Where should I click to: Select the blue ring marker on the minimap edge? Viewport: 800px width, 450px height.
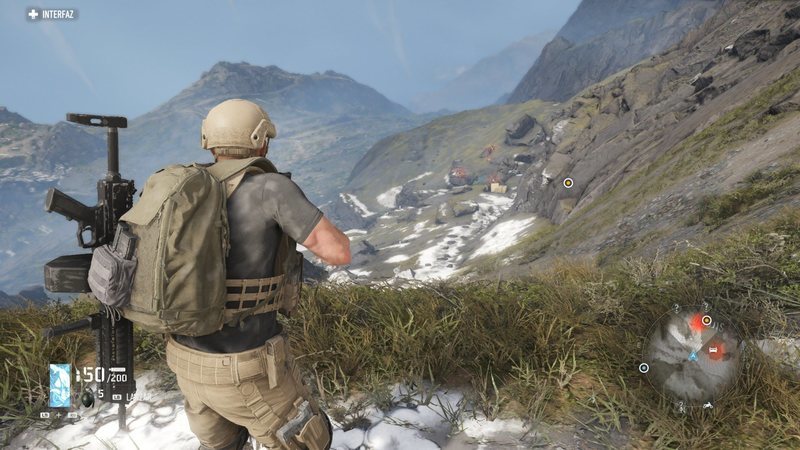[x=643, y=368]
